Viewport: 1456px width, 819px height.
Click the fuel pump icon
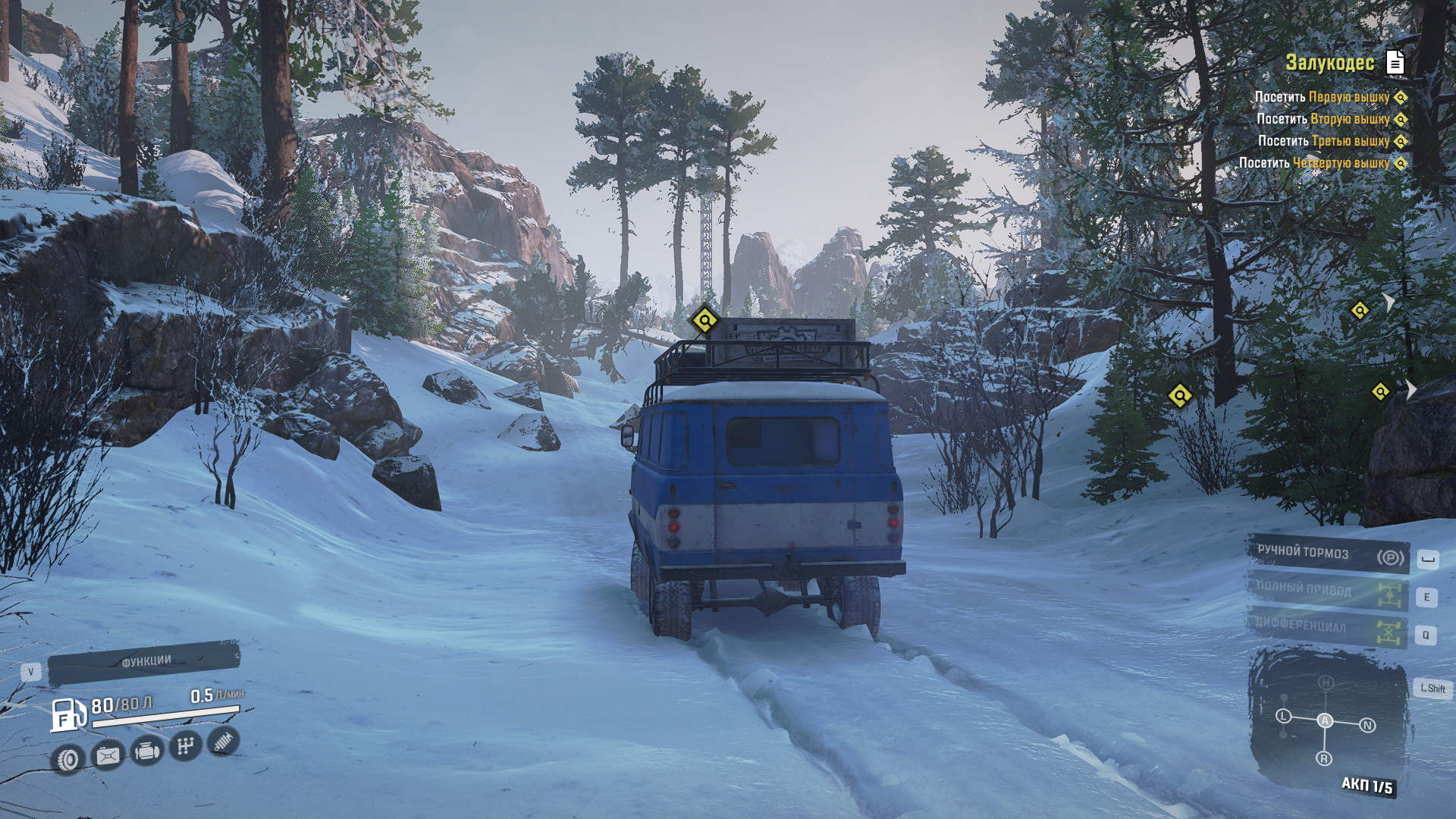click(67, 715)
